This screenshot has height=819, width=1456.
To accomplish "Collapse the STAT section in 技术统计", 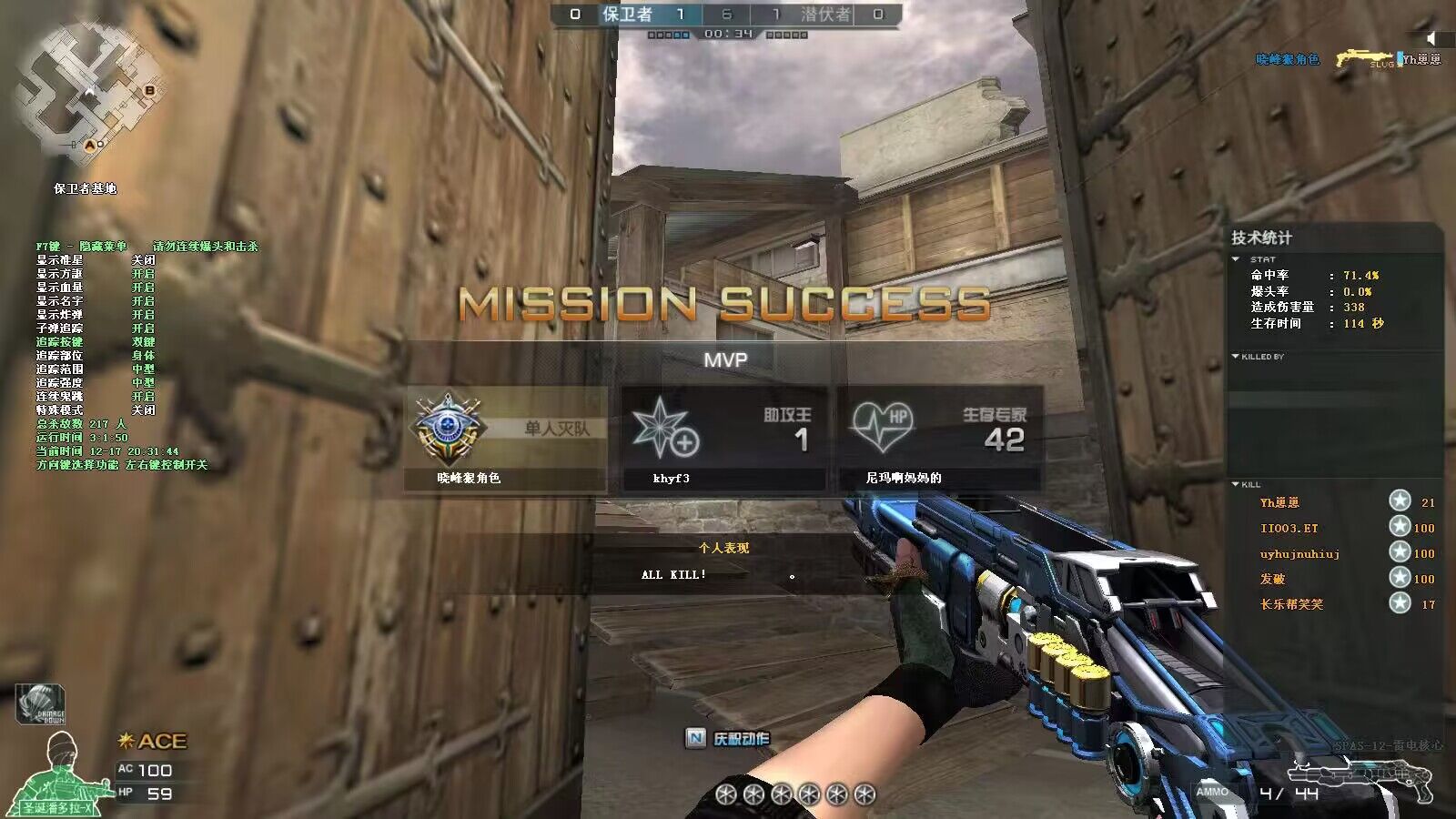I will (1236, 259).
